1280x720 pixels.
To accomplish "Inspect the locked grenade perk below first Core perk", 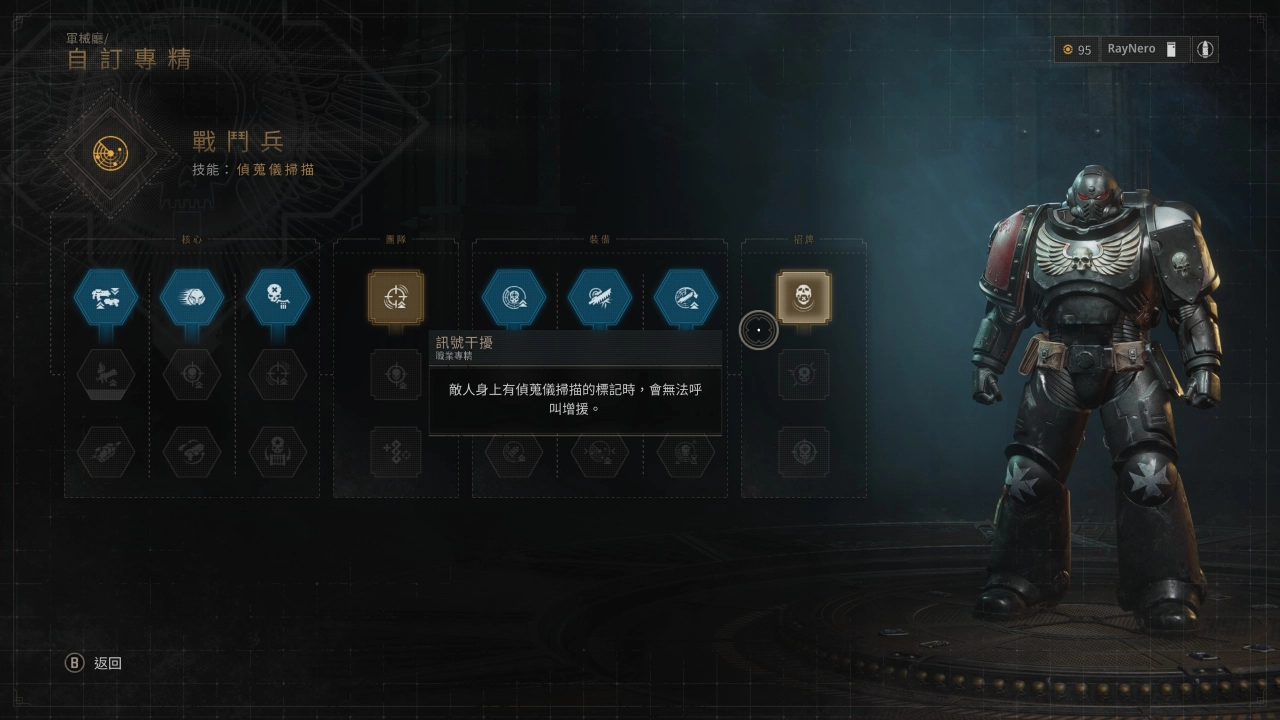I will 106,375.
